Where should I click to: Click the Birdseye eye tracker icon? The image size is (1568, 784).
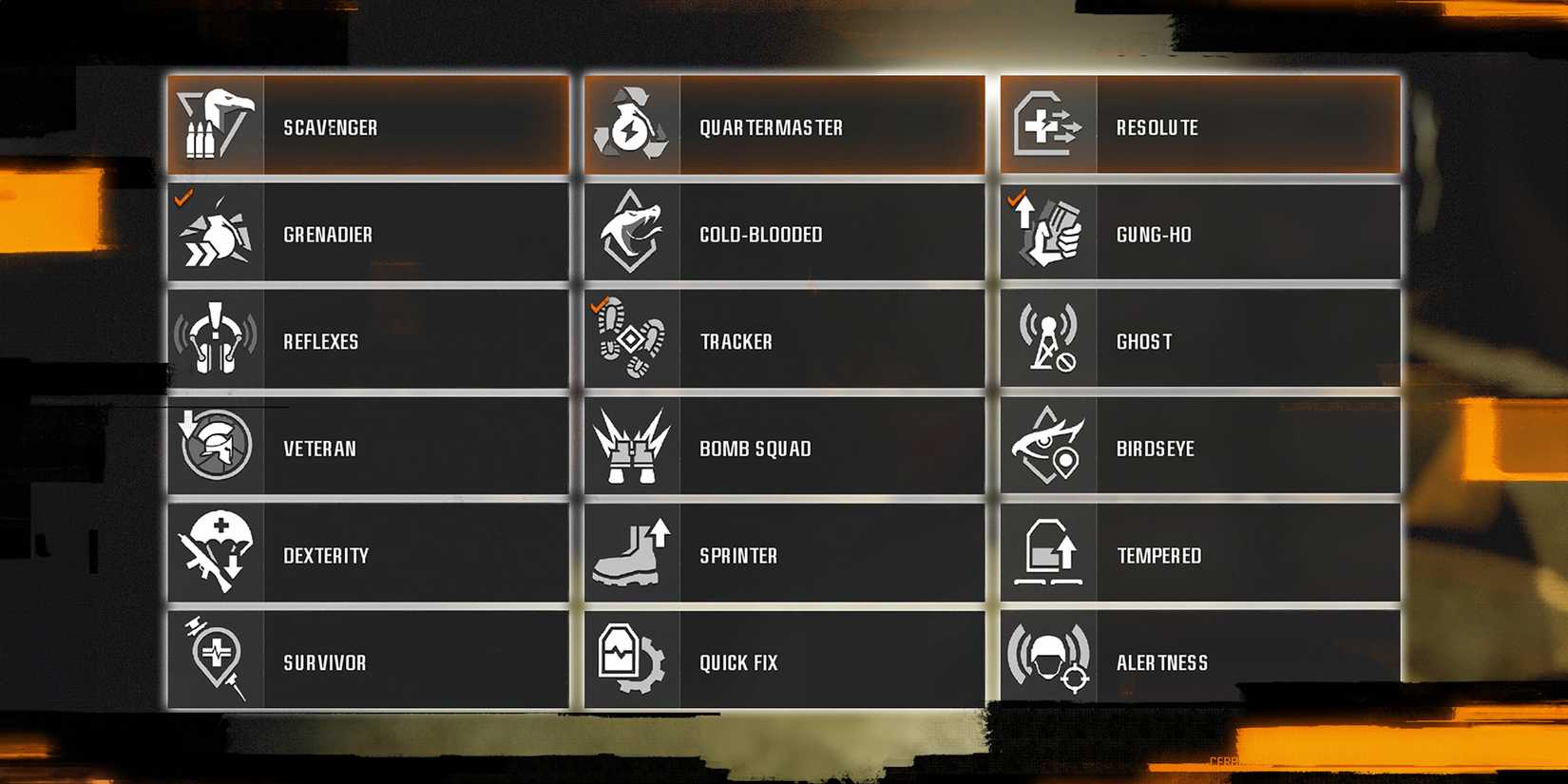coord(1050,446)
